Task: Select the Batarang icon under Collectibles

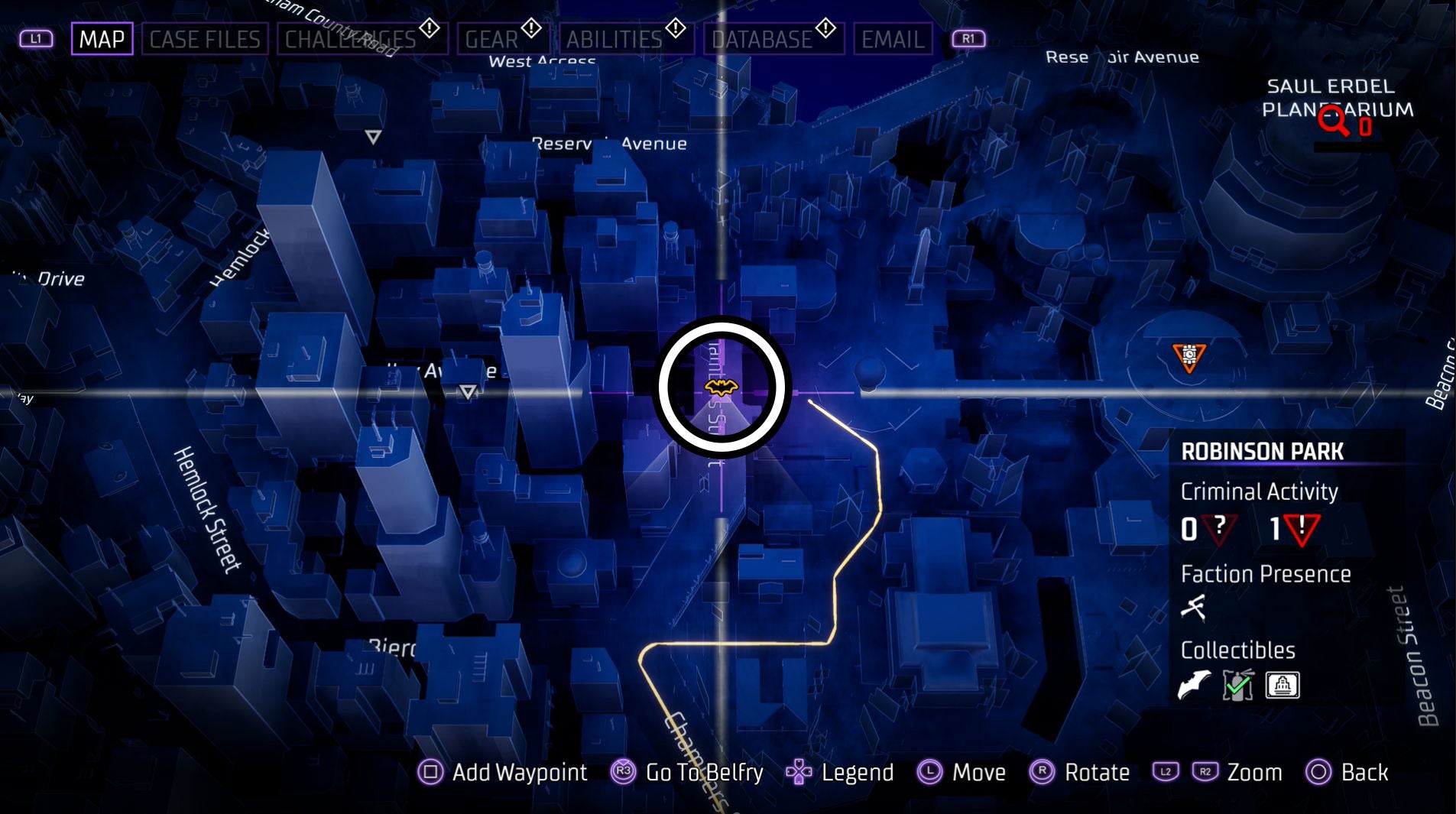Action: [x=1195, y=686]
